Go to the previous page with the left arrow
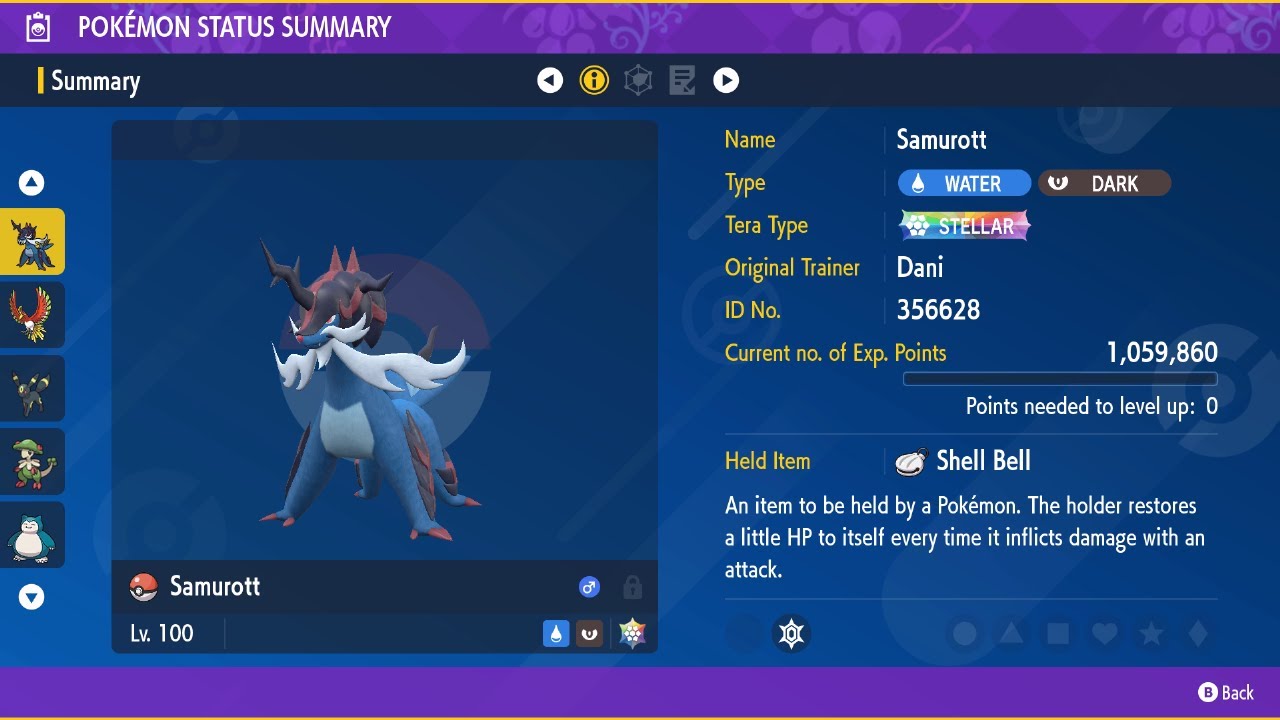1280x720 pixels. (x=550, y=80)
